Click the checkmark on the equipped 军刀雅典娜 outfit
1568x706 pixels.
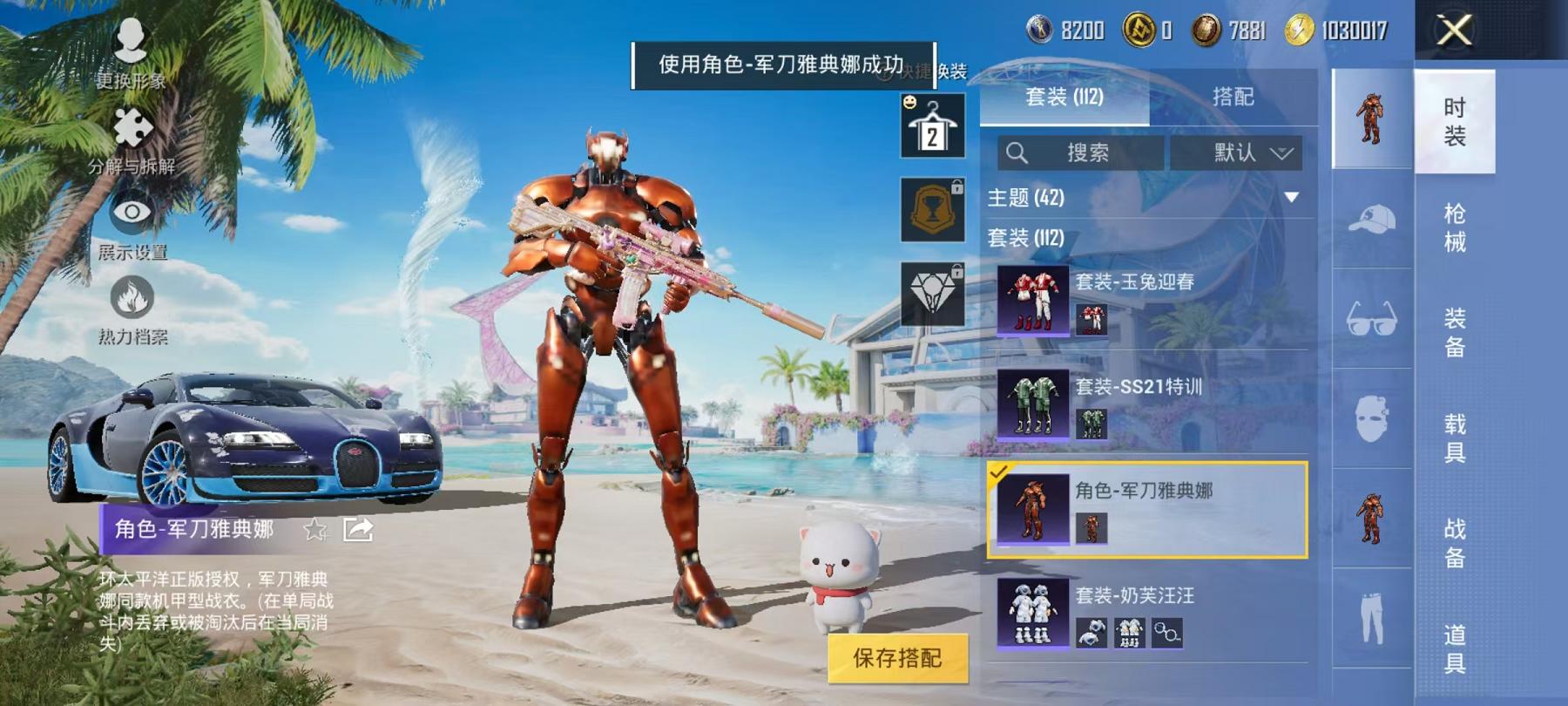tap(997, 475)
